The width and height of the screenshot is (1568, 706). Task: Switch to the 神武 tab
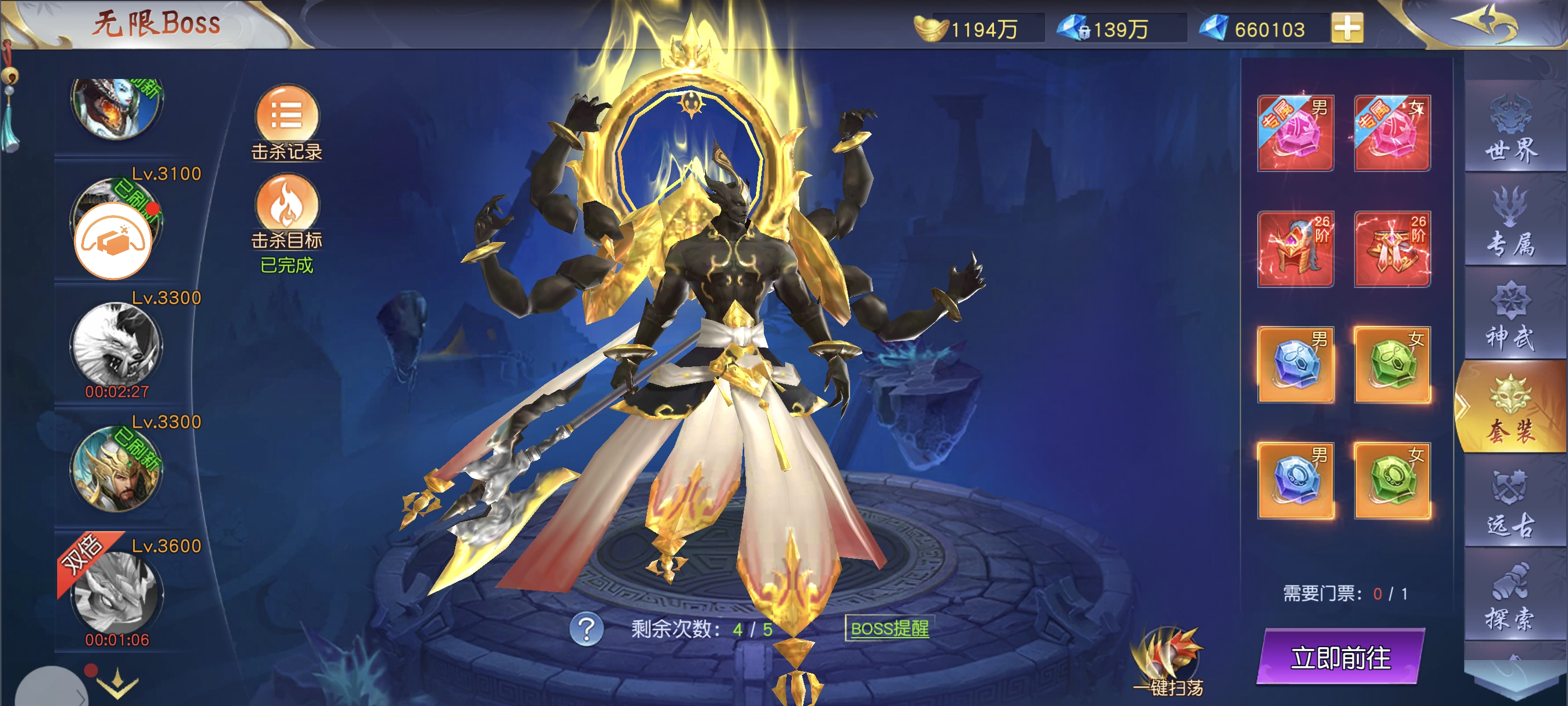pyautogui.click(x=1511, y=317)
